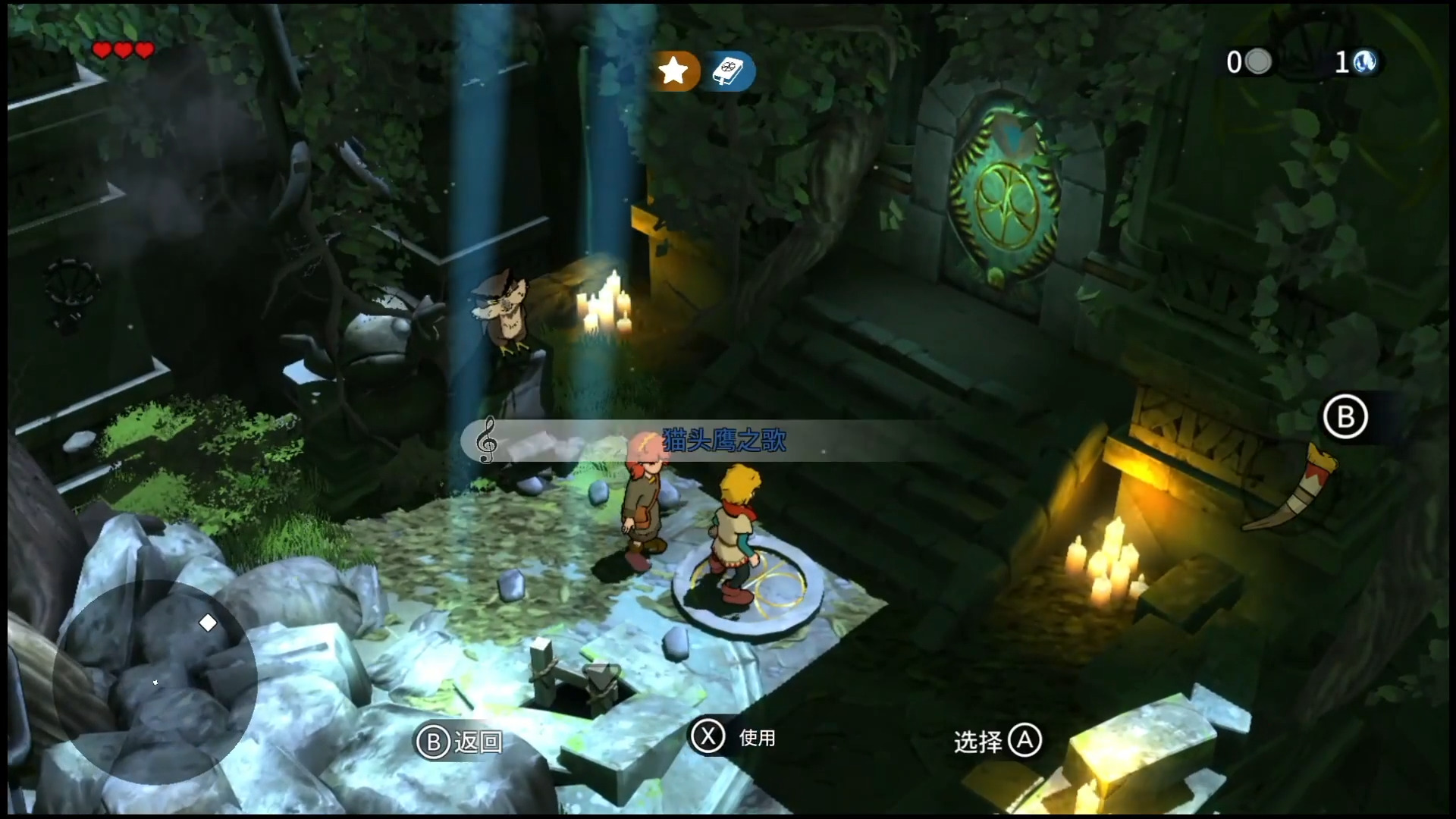Screen dimensions: 1456x819
Task: Click the circular minimap
Action: pos(155,681)
